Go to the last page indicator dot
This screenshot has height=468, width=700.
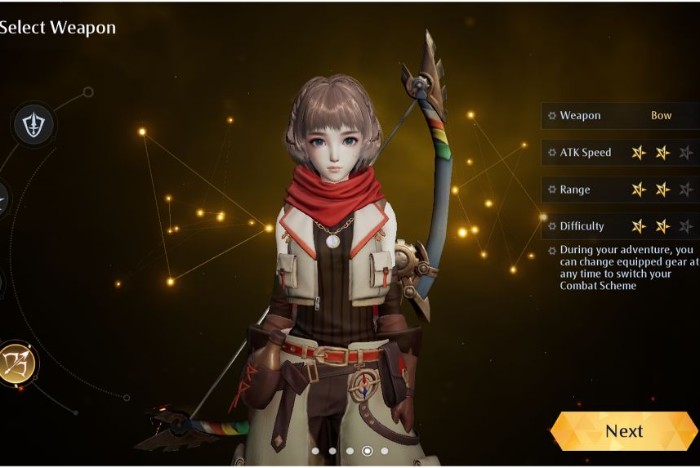(385, 451)
